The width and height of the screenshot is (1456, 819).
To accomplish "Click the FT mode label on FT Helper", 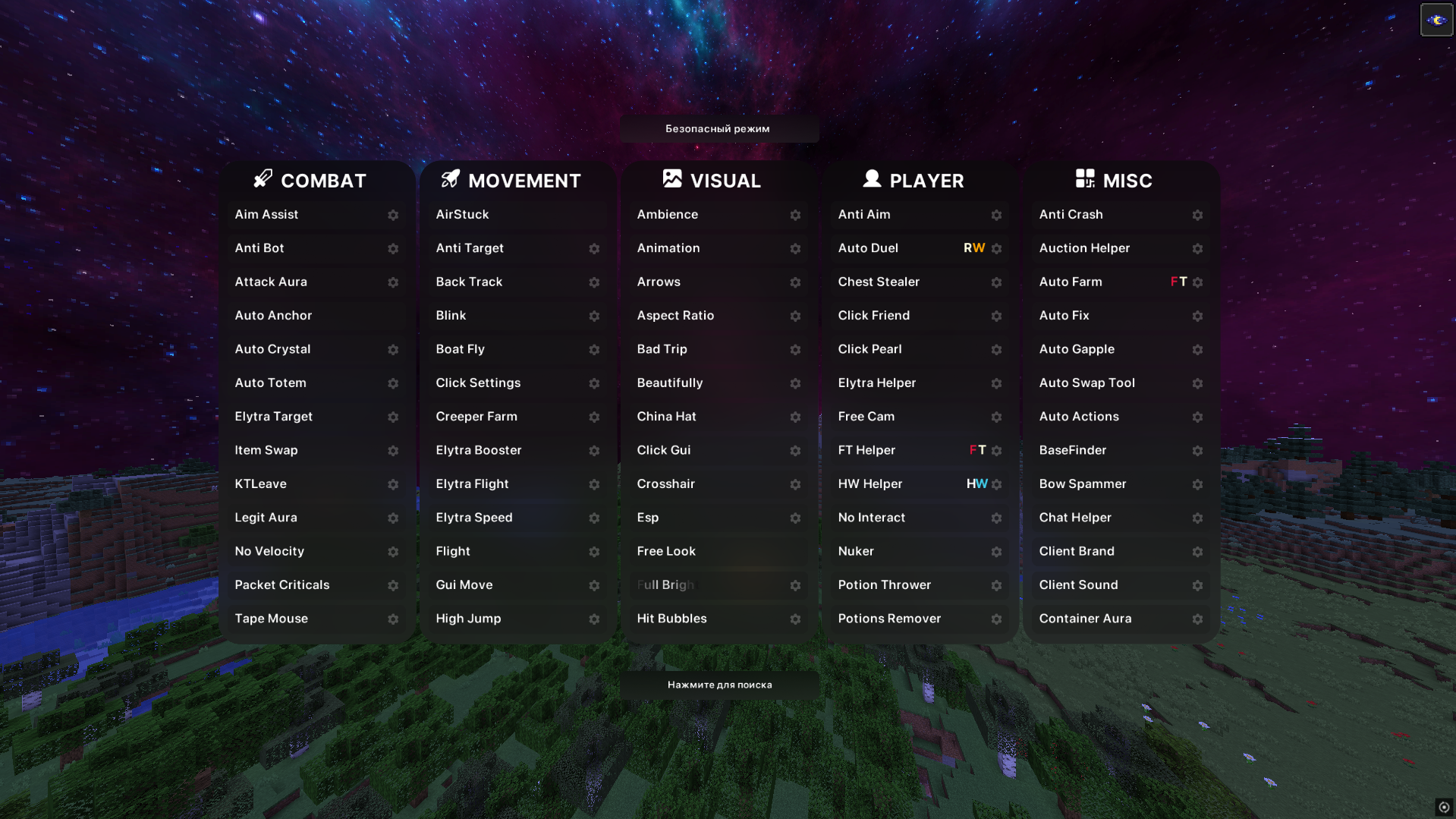I will [977, 449].
